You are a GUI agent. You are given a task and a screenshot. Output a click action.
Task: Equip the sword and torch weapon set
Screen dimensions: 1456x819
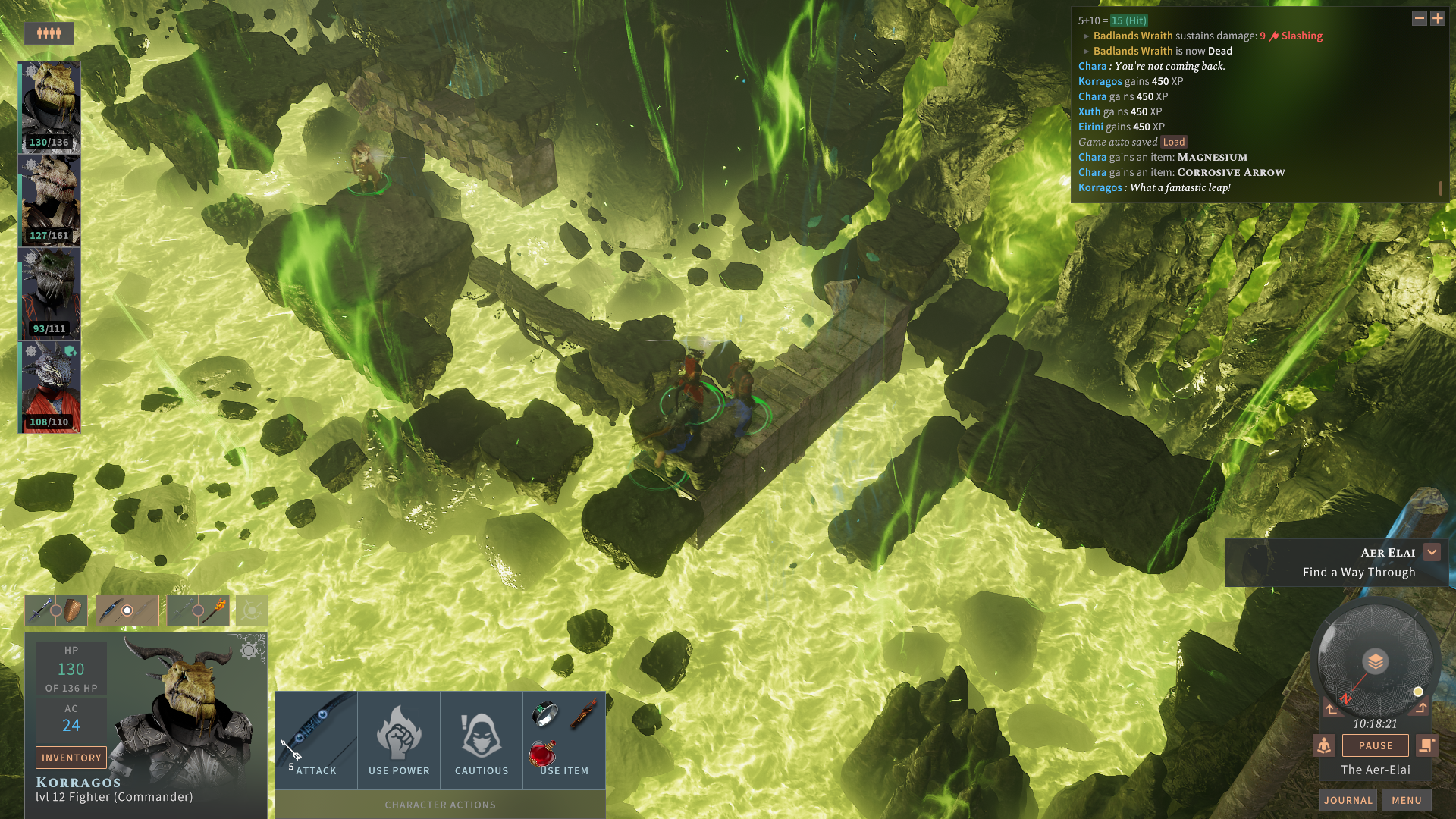198,610
